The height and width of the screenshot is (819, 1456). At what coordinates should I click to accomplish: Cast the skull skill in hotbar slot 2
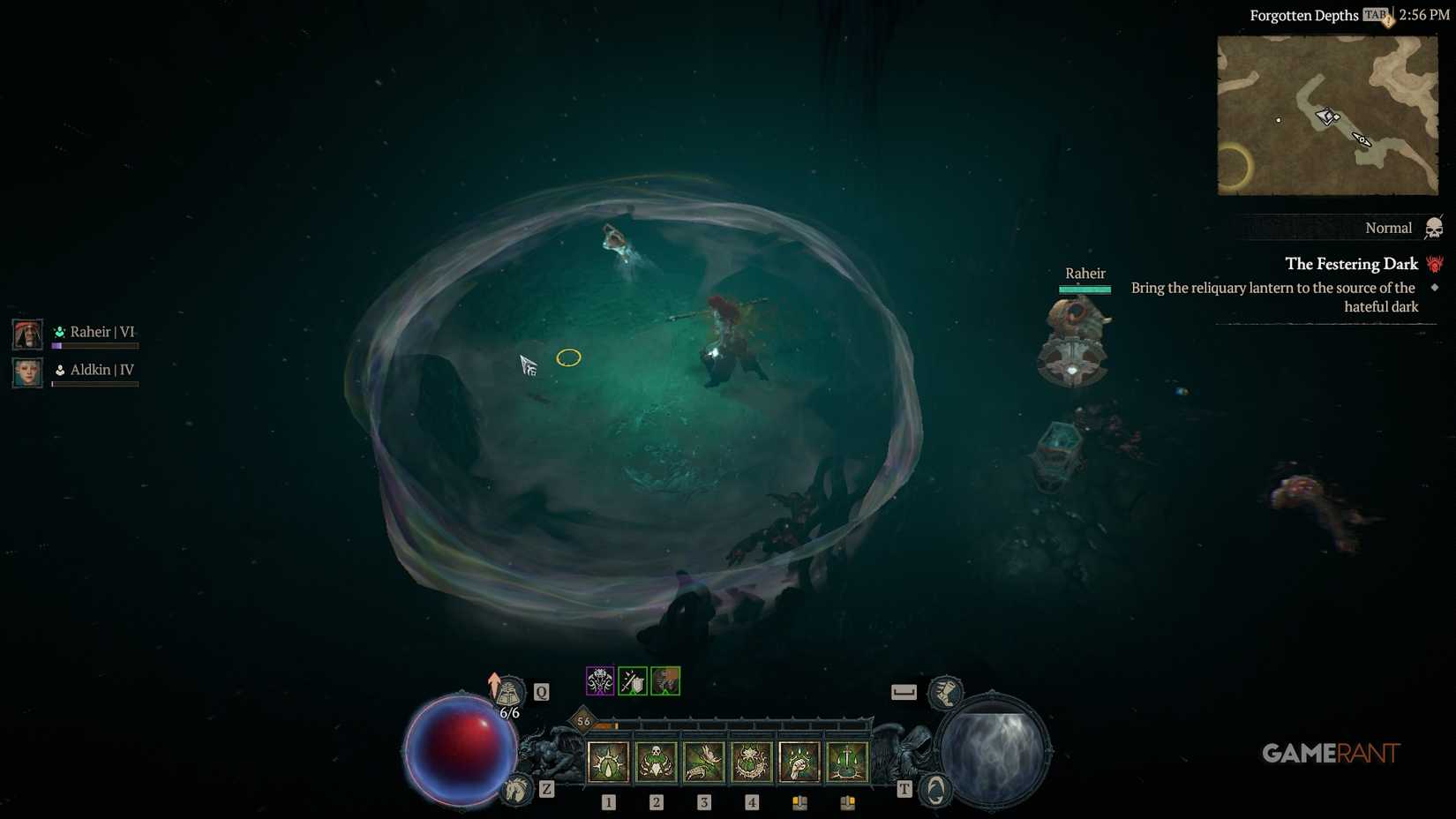tap(657, 761)
